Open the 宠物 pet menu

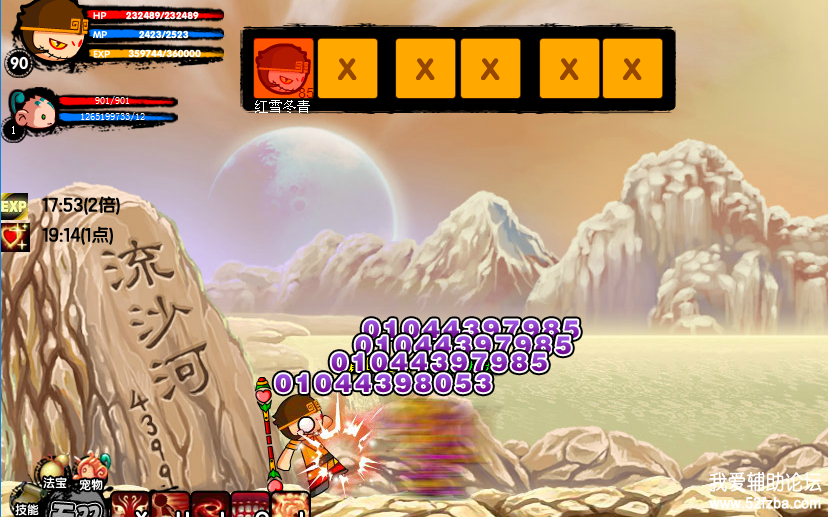click(x=91, y=471)
